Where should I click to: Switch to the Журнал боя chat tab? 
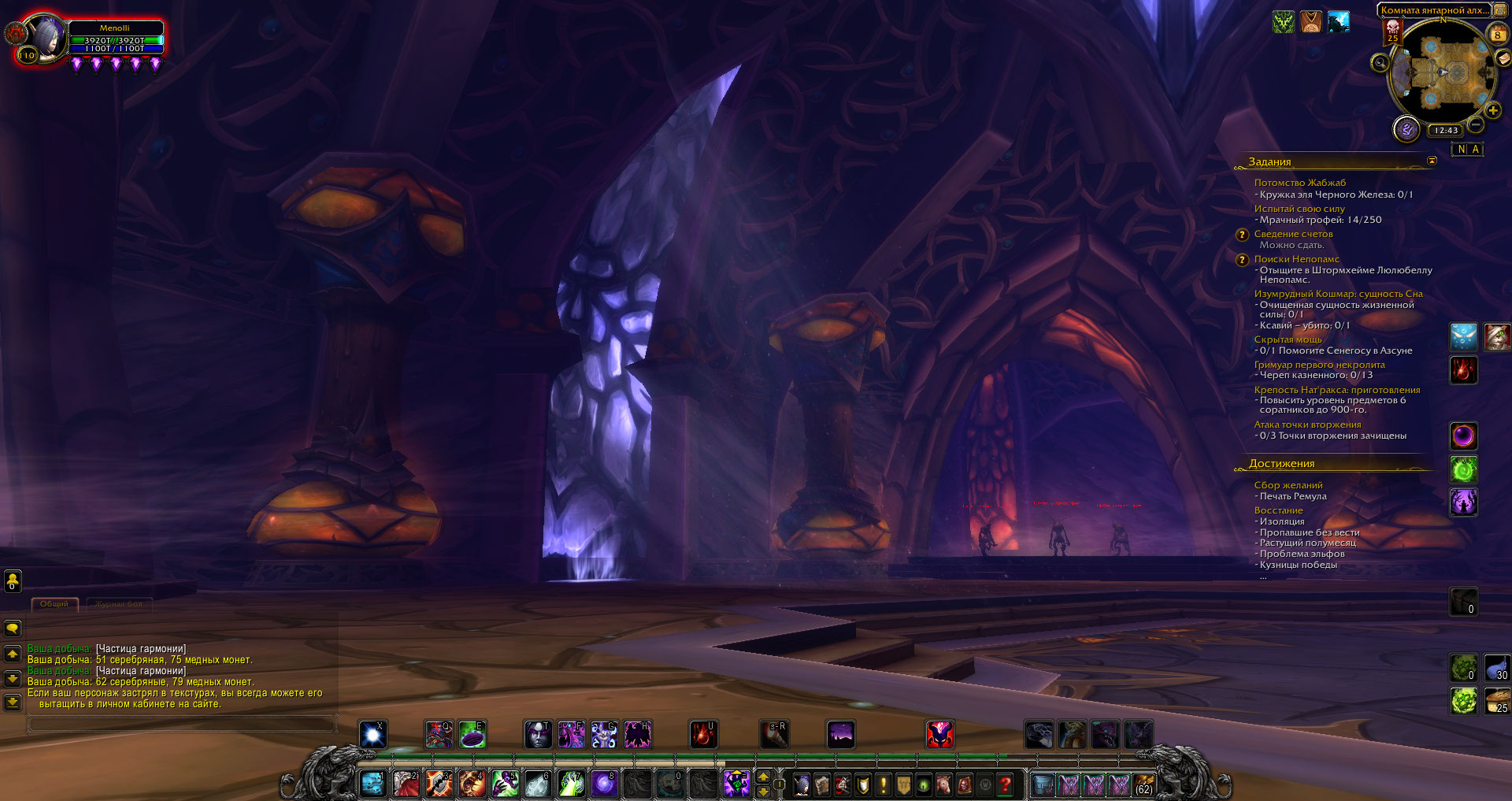point(119,604)
